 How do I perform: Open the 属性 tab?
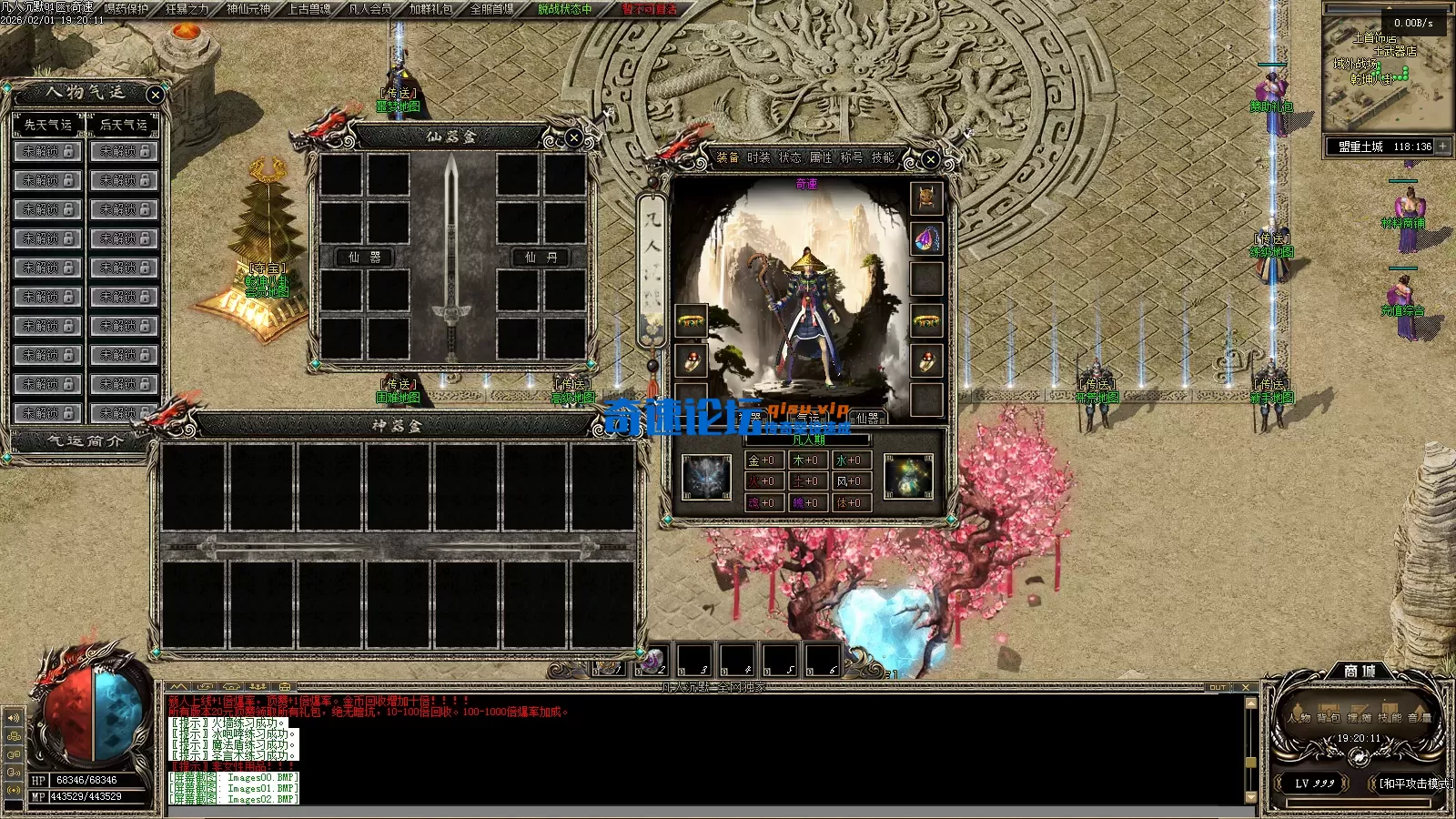click(821, 157)
